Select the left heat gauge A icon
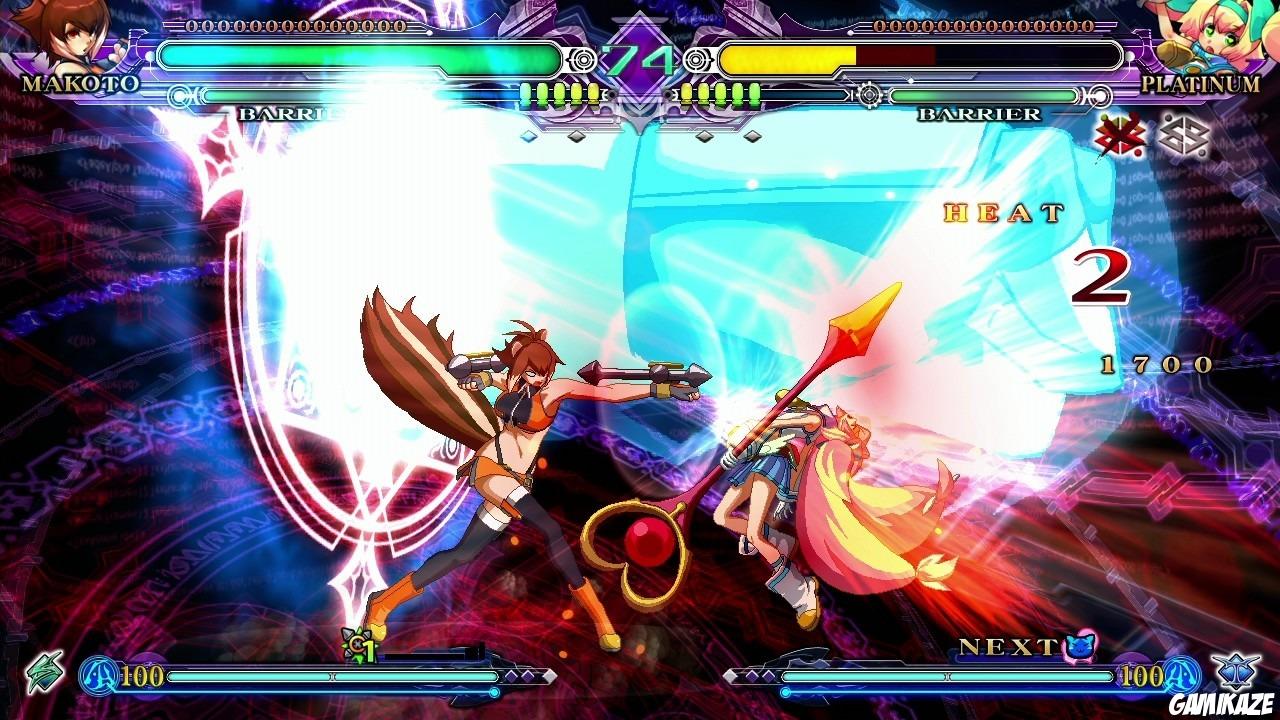1280x720 pixels. tap(100, 676)
